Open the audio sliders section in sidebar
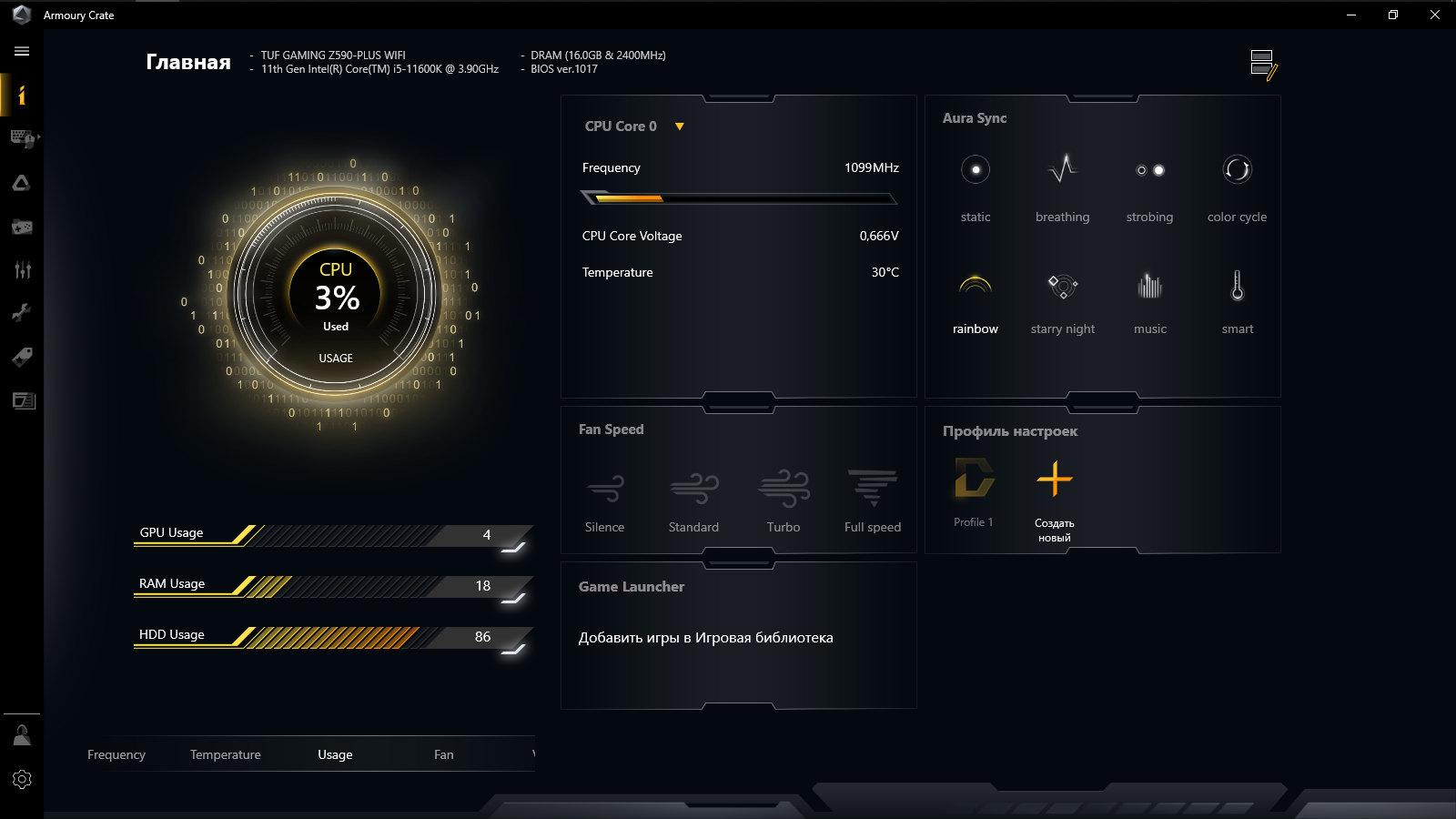Image resolution: width=1456 pixels, height=819 pixels. click(21, 269)
